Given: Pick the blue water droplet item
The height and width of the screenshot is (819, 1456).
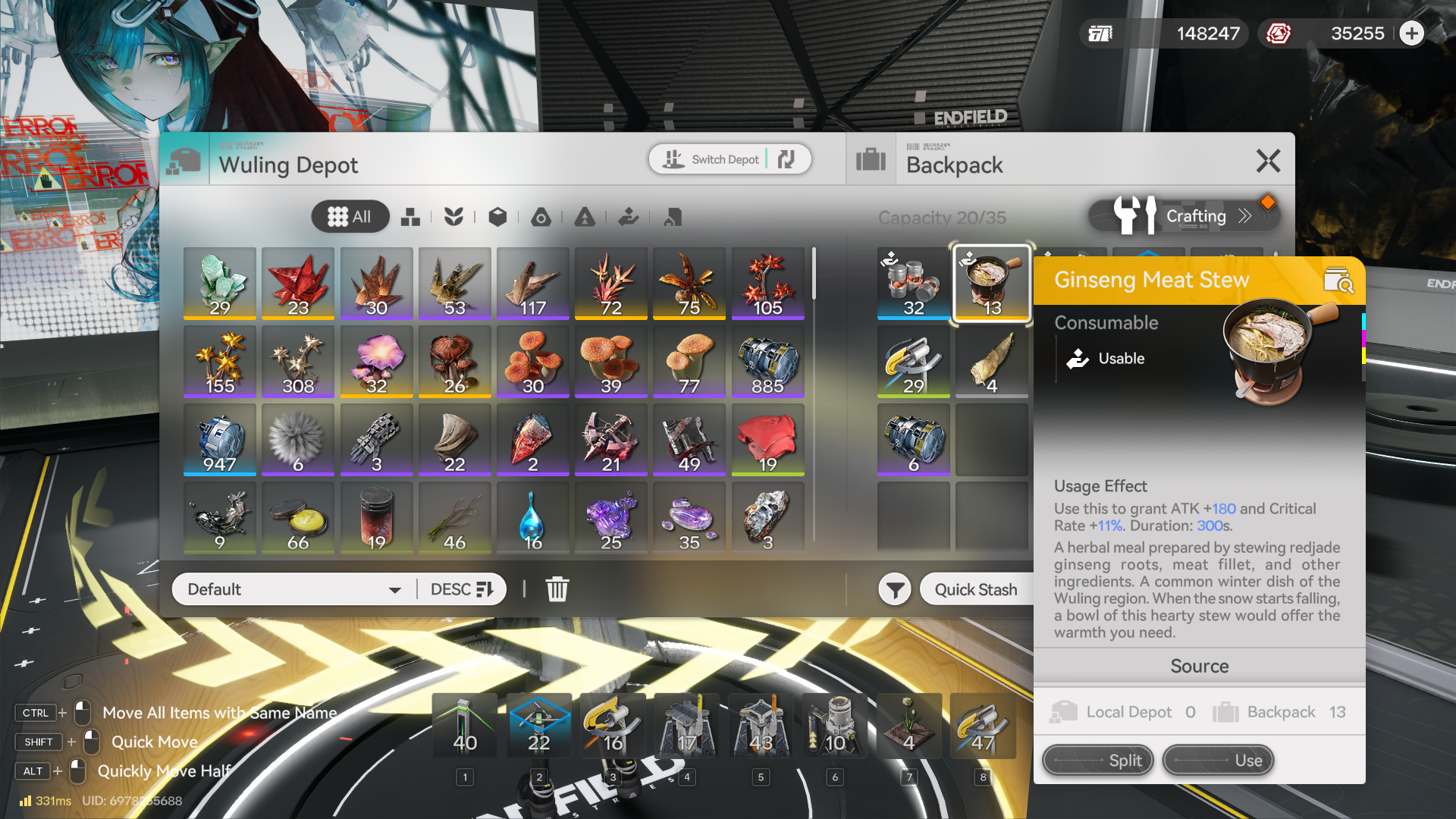Looking at the screenshot, I should (532, 519).
